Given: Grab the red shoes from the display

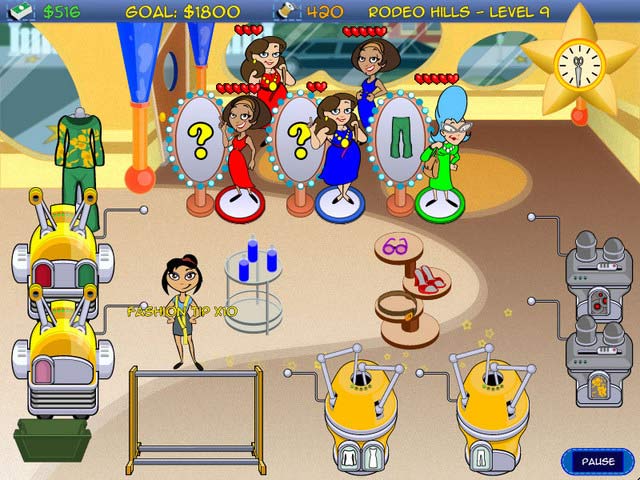Looking at the screenshot, I should [429, 281].
